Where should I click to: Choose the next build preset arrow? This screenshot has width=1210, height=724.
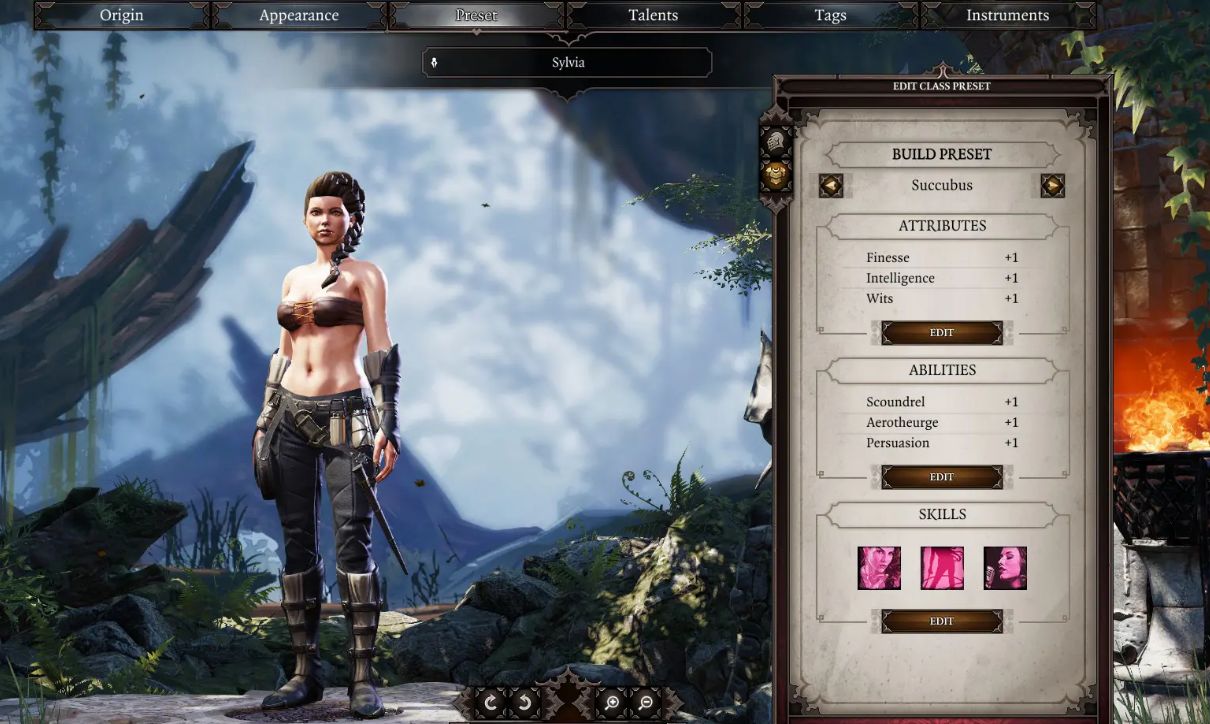[1052, 186]
